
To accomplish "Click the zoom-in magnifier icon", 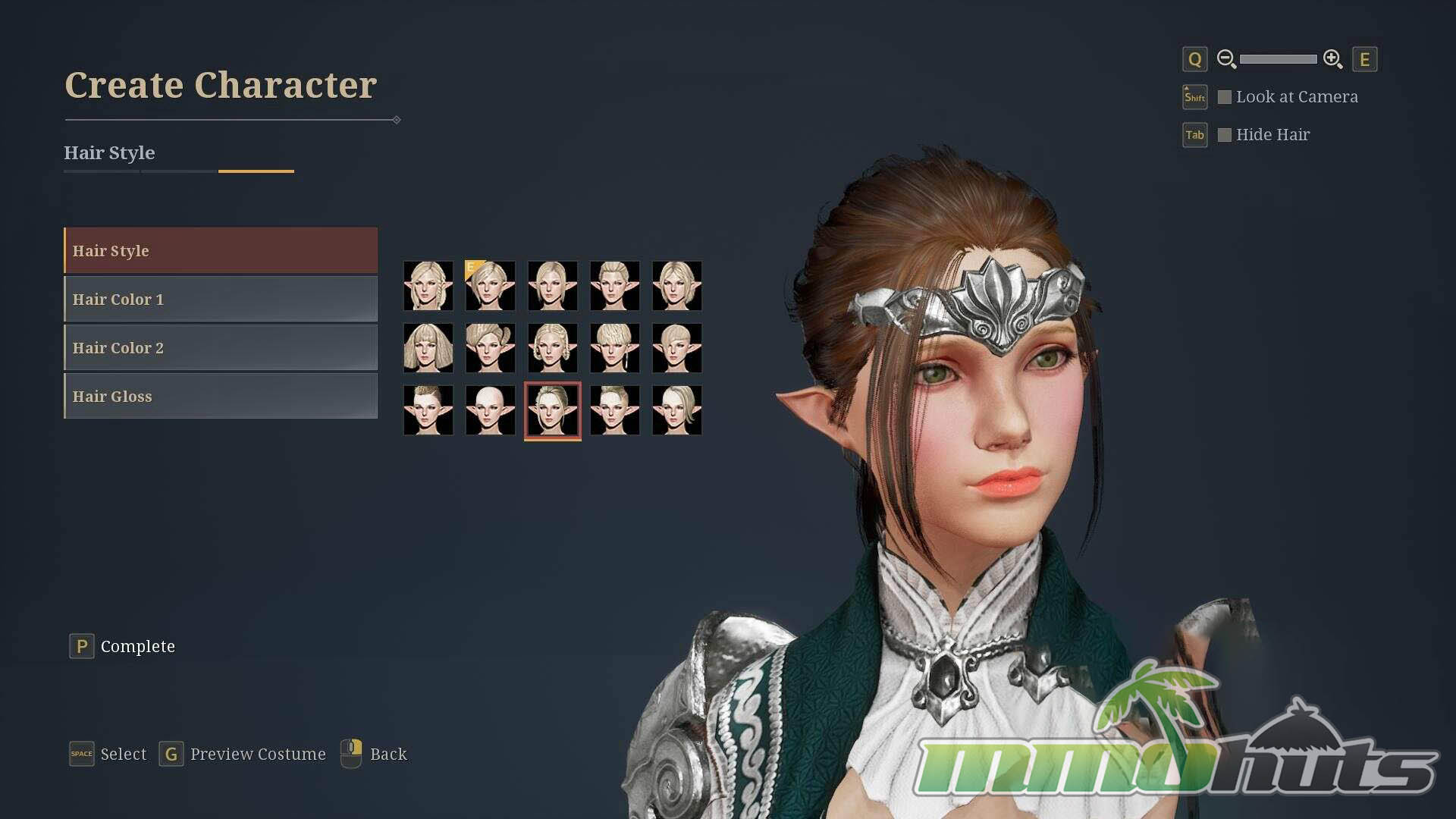I will coord(1332,59).
